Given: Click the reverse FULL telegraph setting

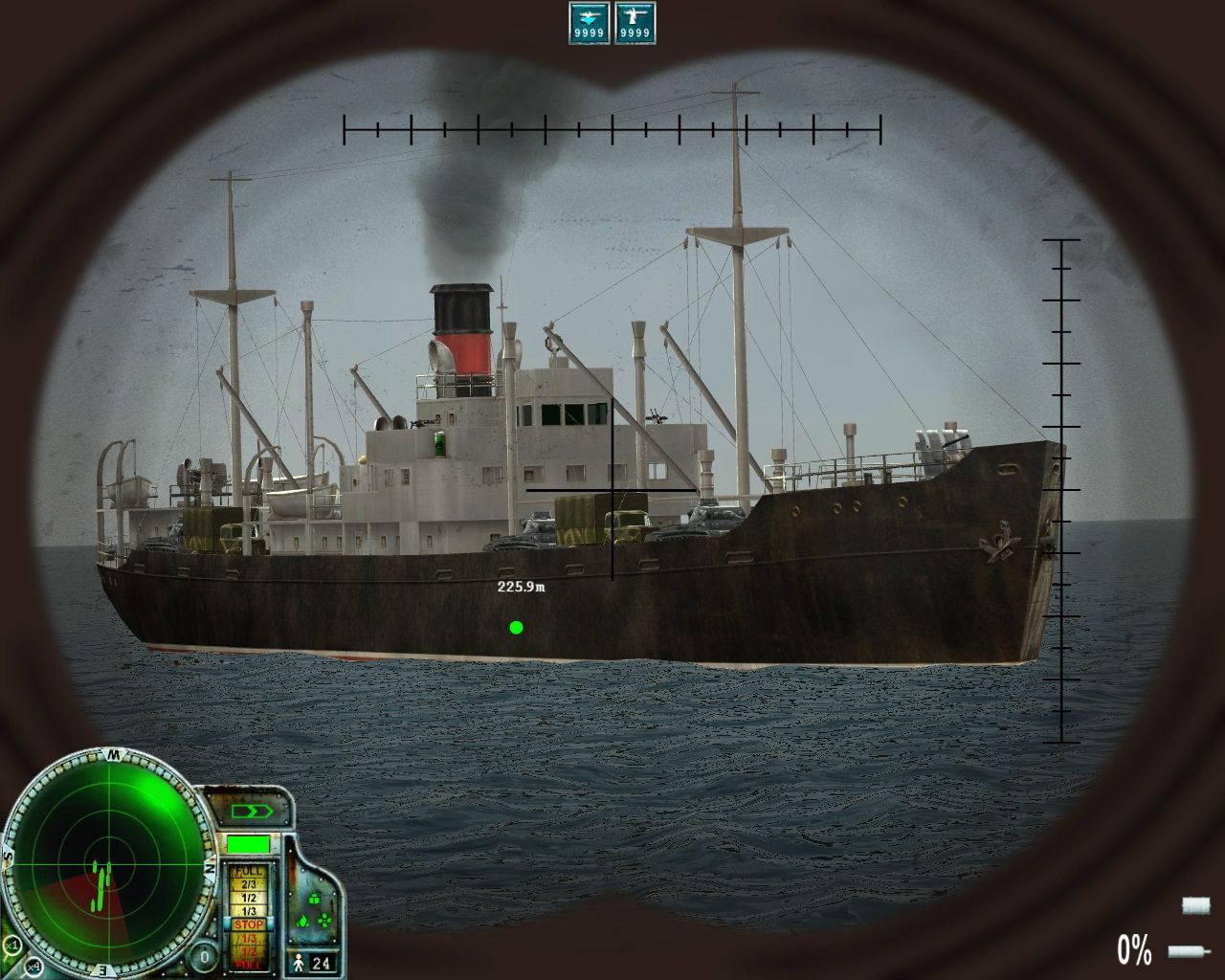Looking at the screenshot, I should (249, 964).
